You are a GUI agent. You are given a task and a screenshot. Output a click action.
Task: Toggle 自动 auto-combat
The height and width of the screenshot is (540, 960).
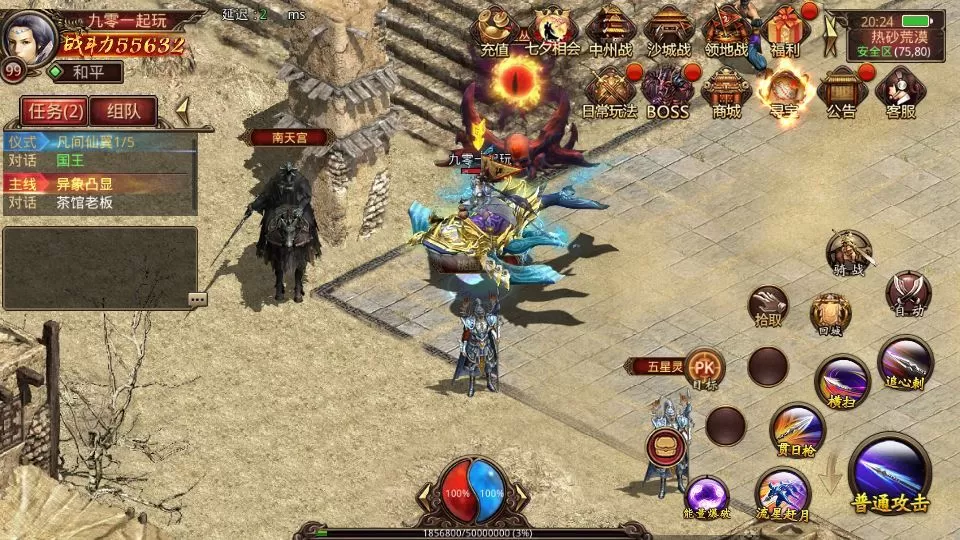coord(909,293)
